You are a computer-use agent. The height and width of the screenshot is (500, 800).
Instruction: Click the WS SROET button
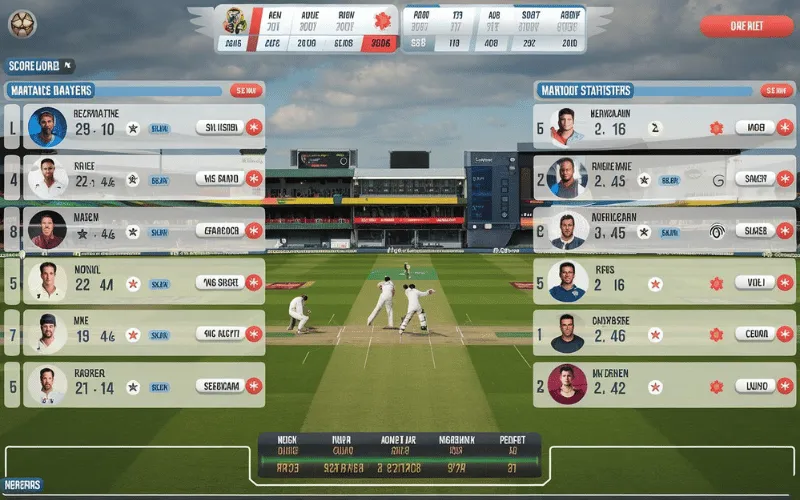220,282
